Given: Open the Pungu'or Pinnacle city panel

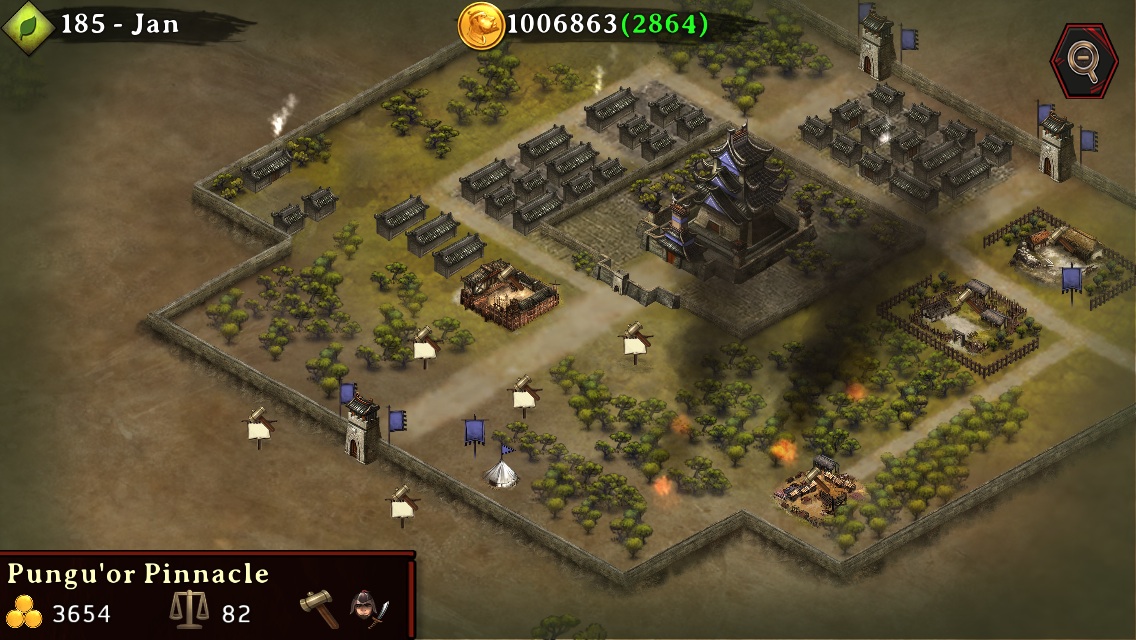Looking at the screenshot, I should coord(138,574).
